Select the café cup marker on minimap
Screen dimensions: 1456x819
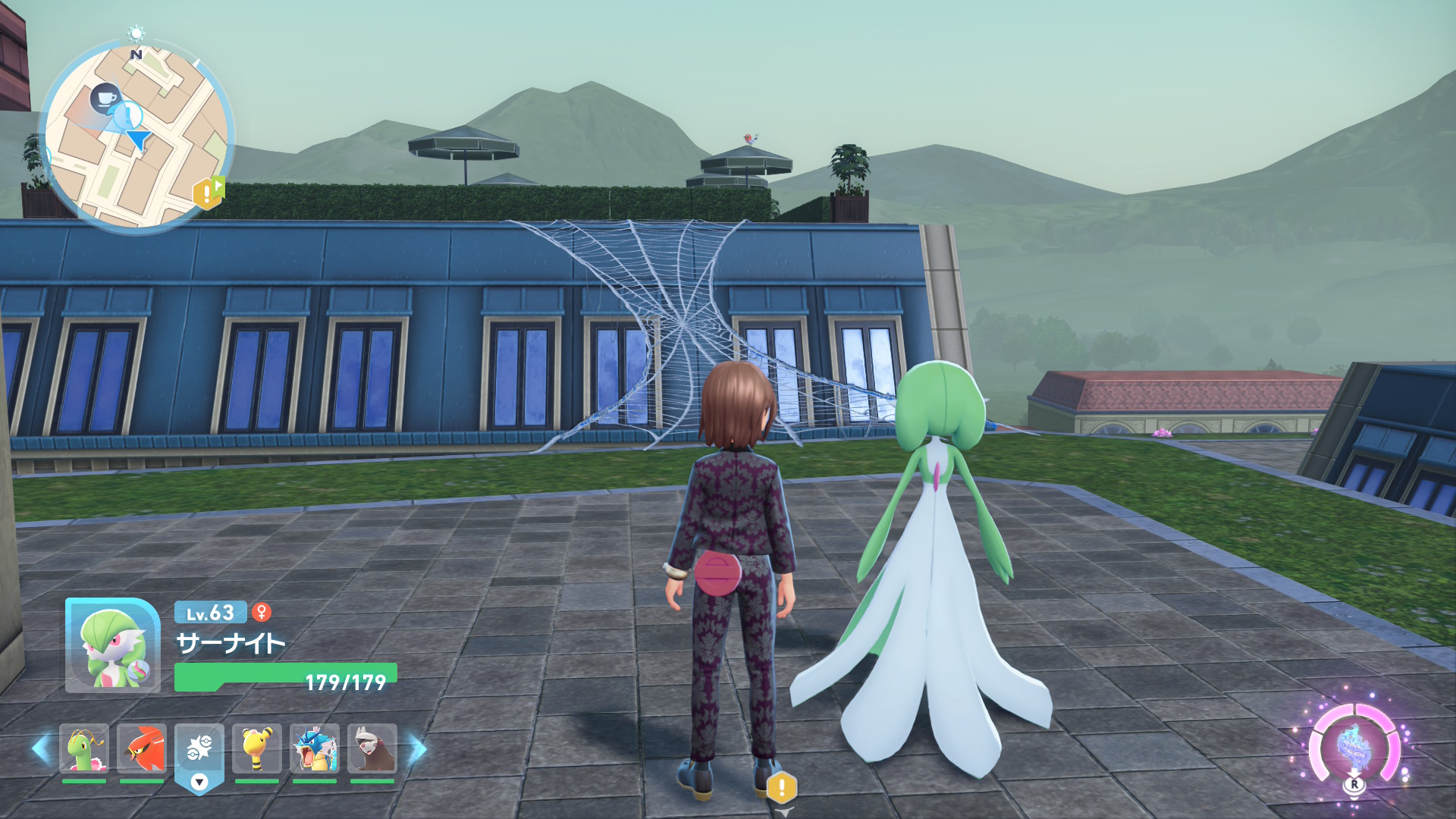(105, 98)
